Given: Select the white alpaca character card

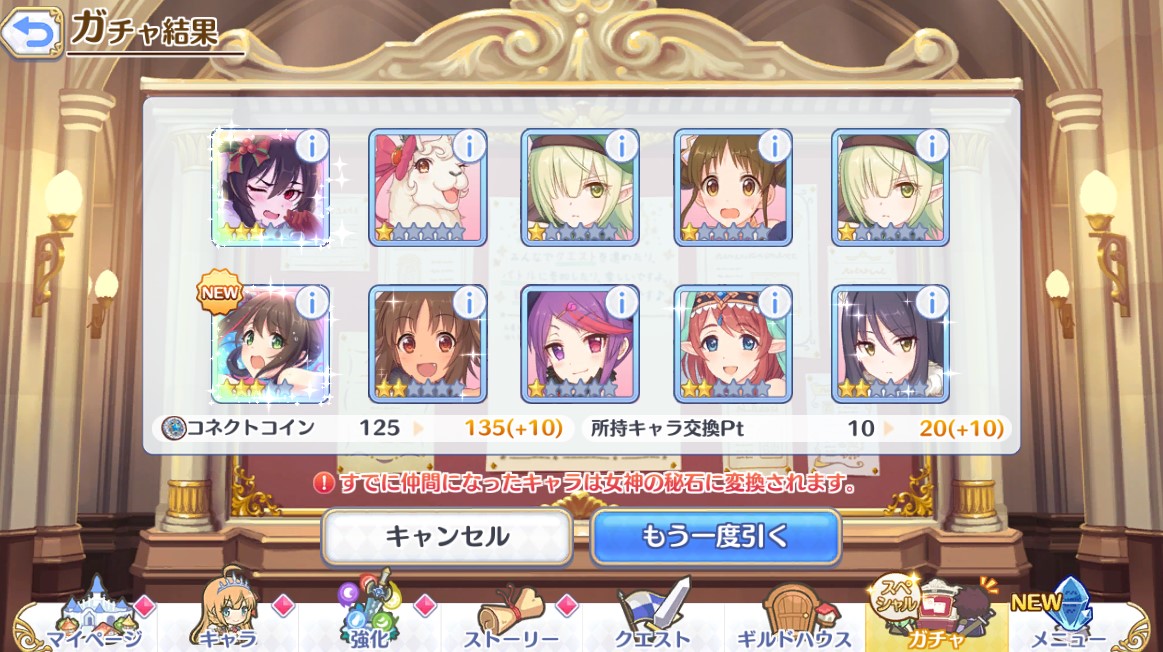Looking at the screenshot, I should tap(425, 190).
